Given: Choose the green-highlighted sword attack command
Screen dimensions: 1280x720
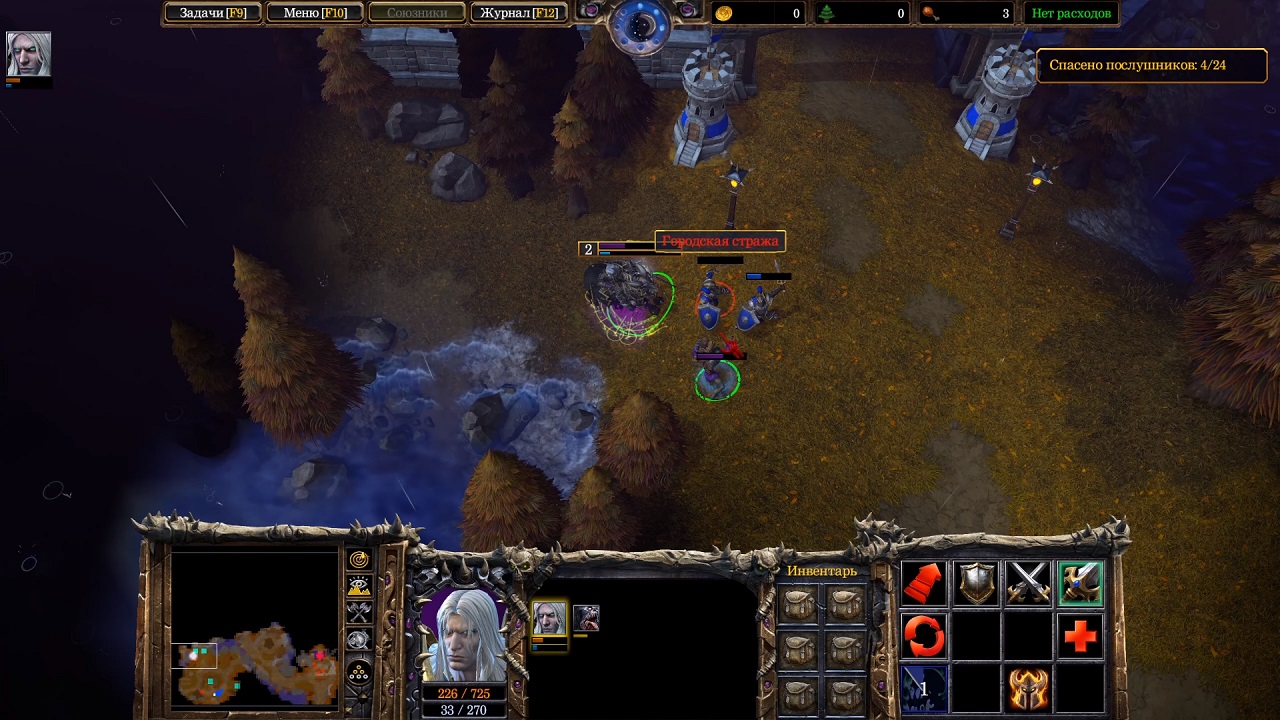Looking at the screenshot, I should click(1080, 584).
